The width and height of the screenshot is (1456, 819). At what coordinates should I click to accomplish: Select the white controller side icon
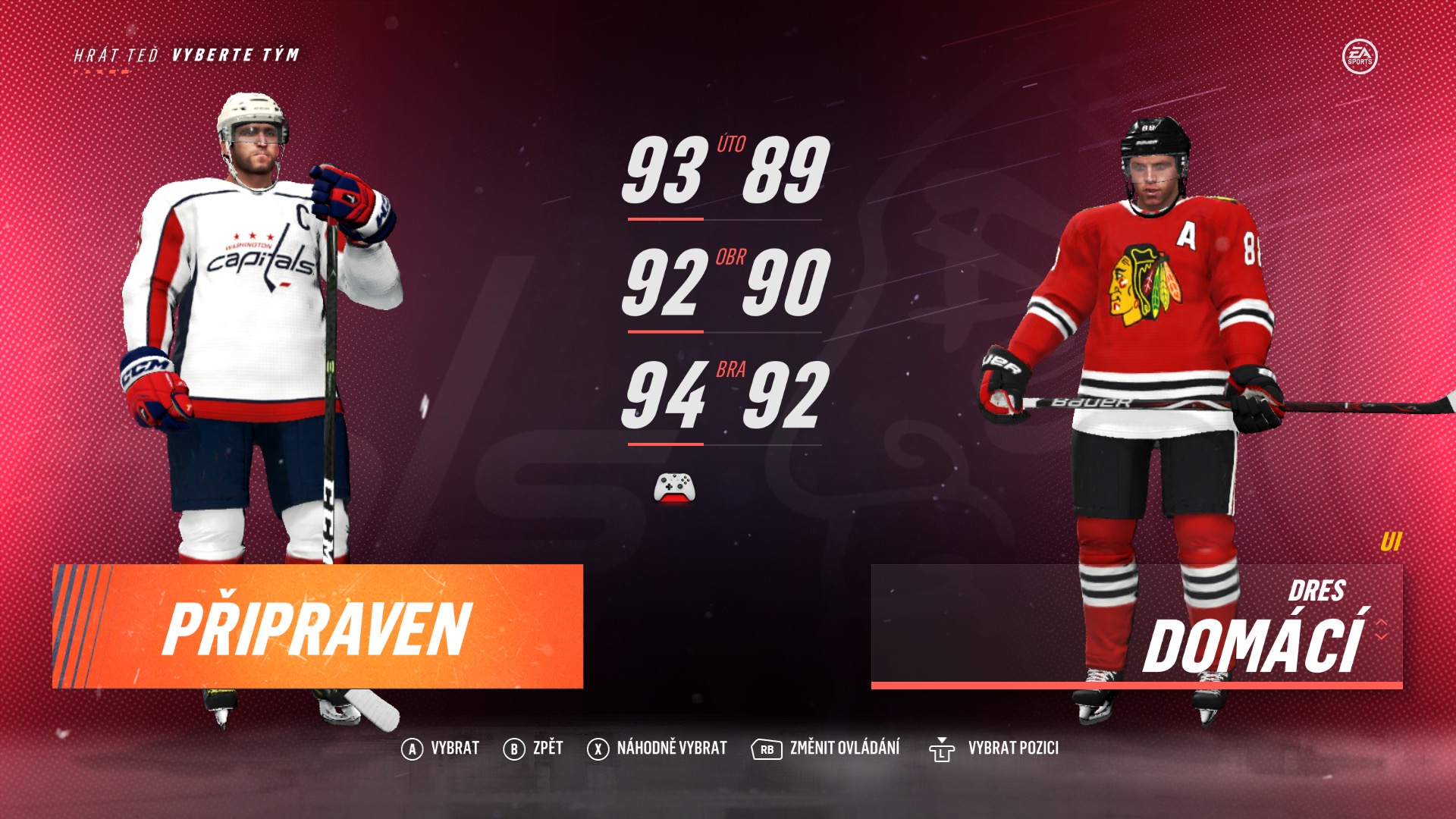674,488
